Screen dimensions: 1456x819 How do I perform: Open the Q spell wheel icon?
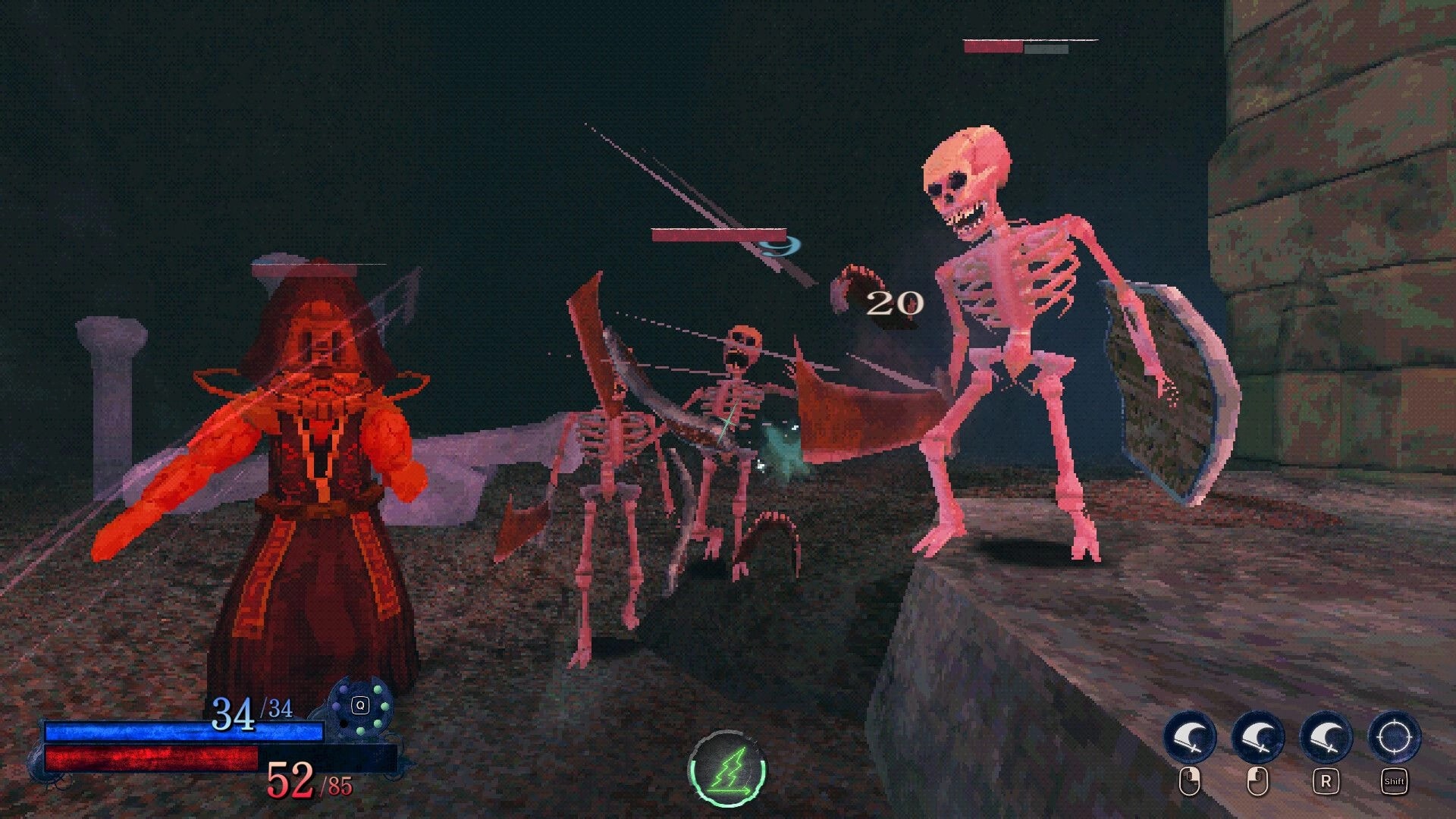[x=360, y=705]
